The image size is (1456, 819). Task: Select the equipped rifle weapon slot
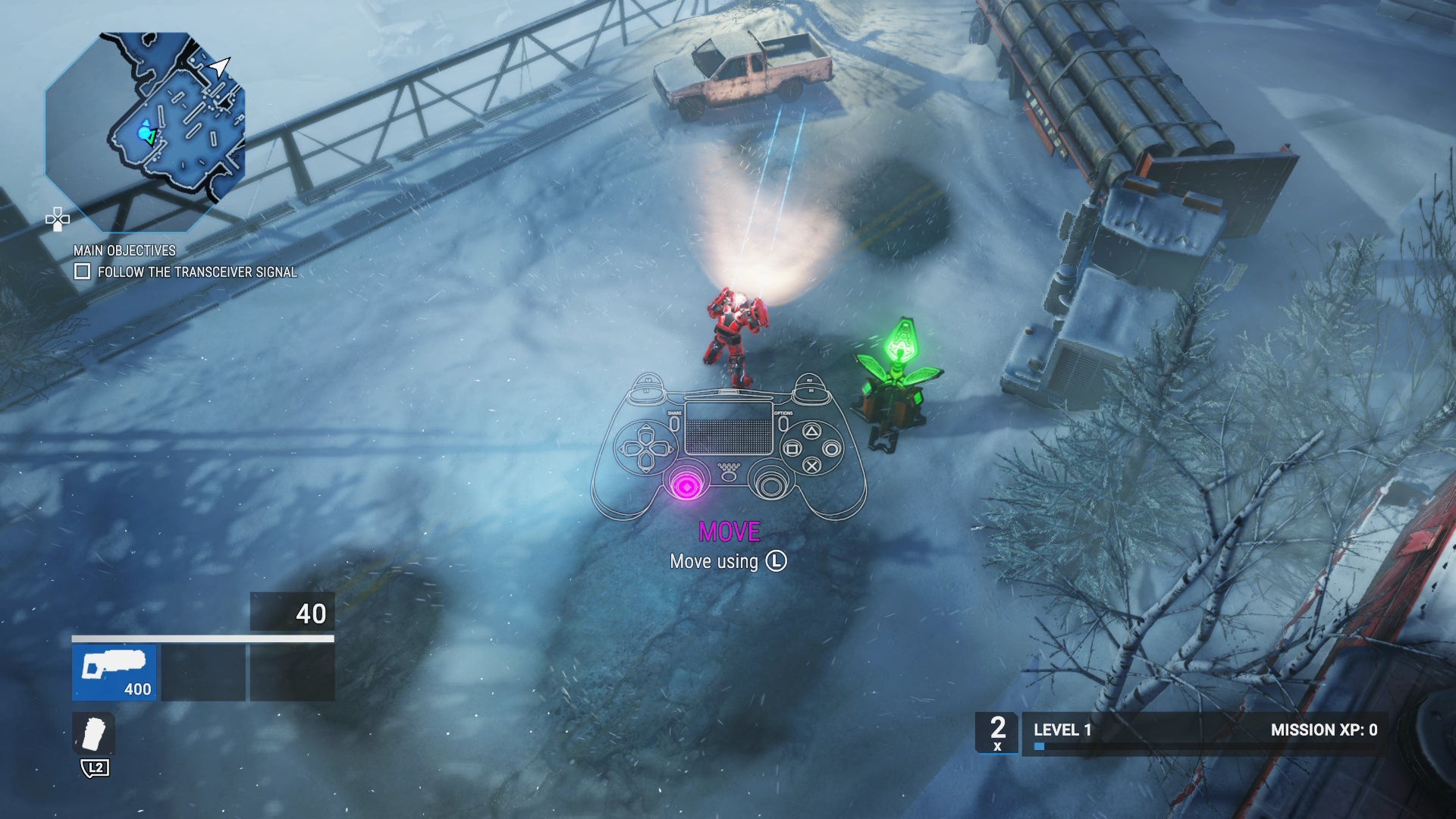(115, 673)
